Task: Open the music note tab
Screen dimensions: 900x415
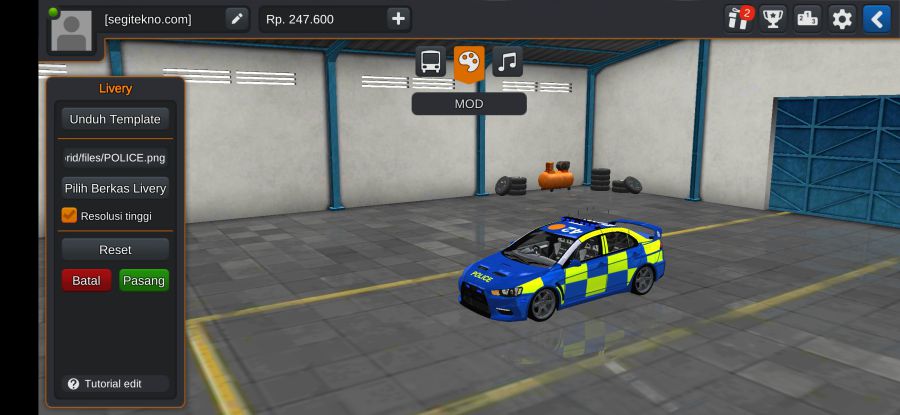Action: [507, 62]
